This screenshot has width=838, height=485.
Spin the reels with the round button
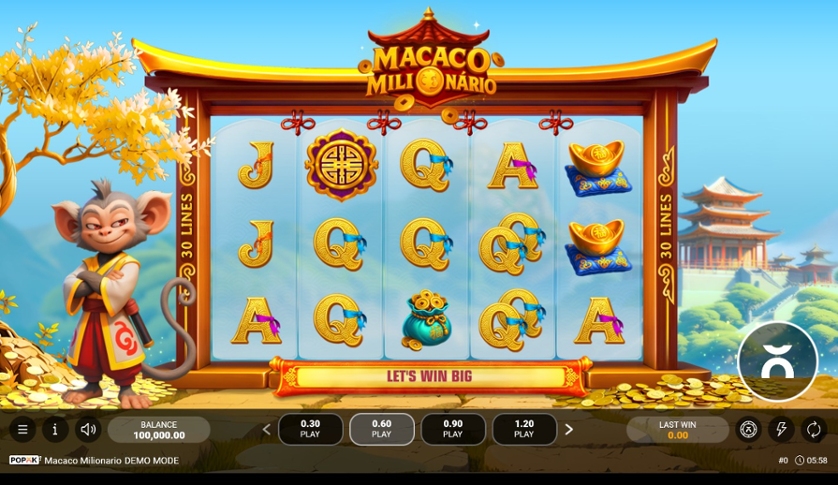[777, 362]
